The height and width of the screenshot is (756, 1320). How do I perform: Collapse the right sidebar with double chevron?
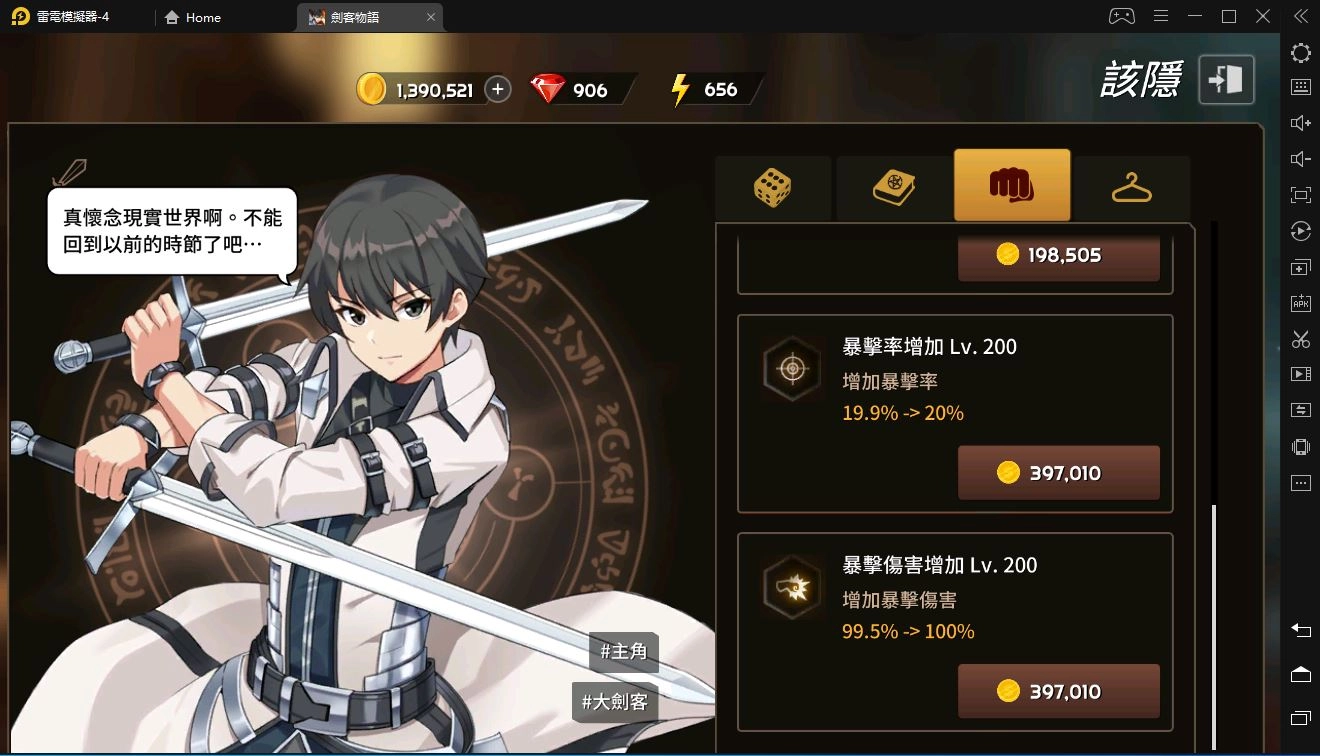click(x=1300, y=16)
